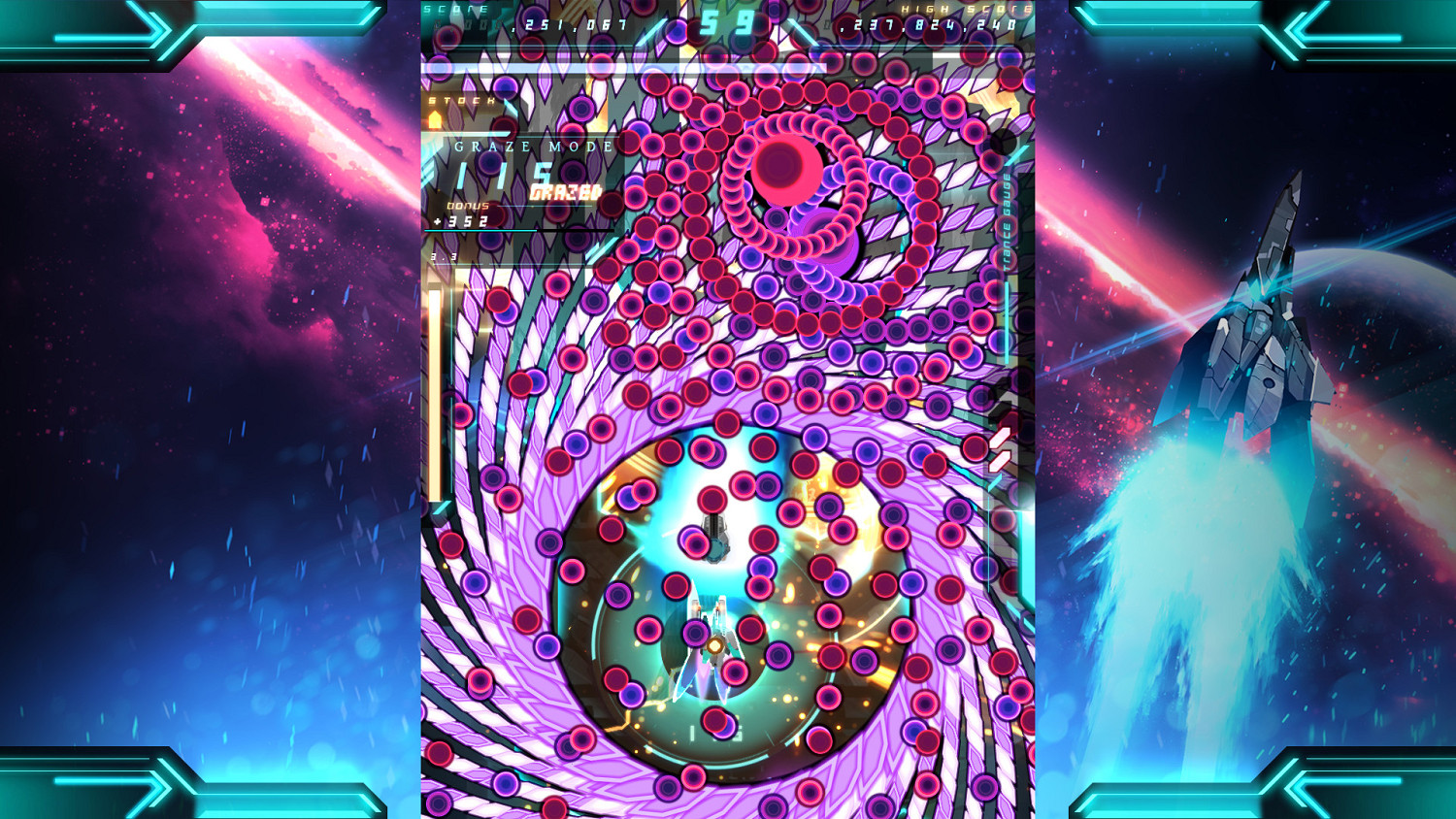The width and height of the screenshot is (1456, 819).
Task: Click the GRAZED badge indicator
Action: [x=566, y=191]
